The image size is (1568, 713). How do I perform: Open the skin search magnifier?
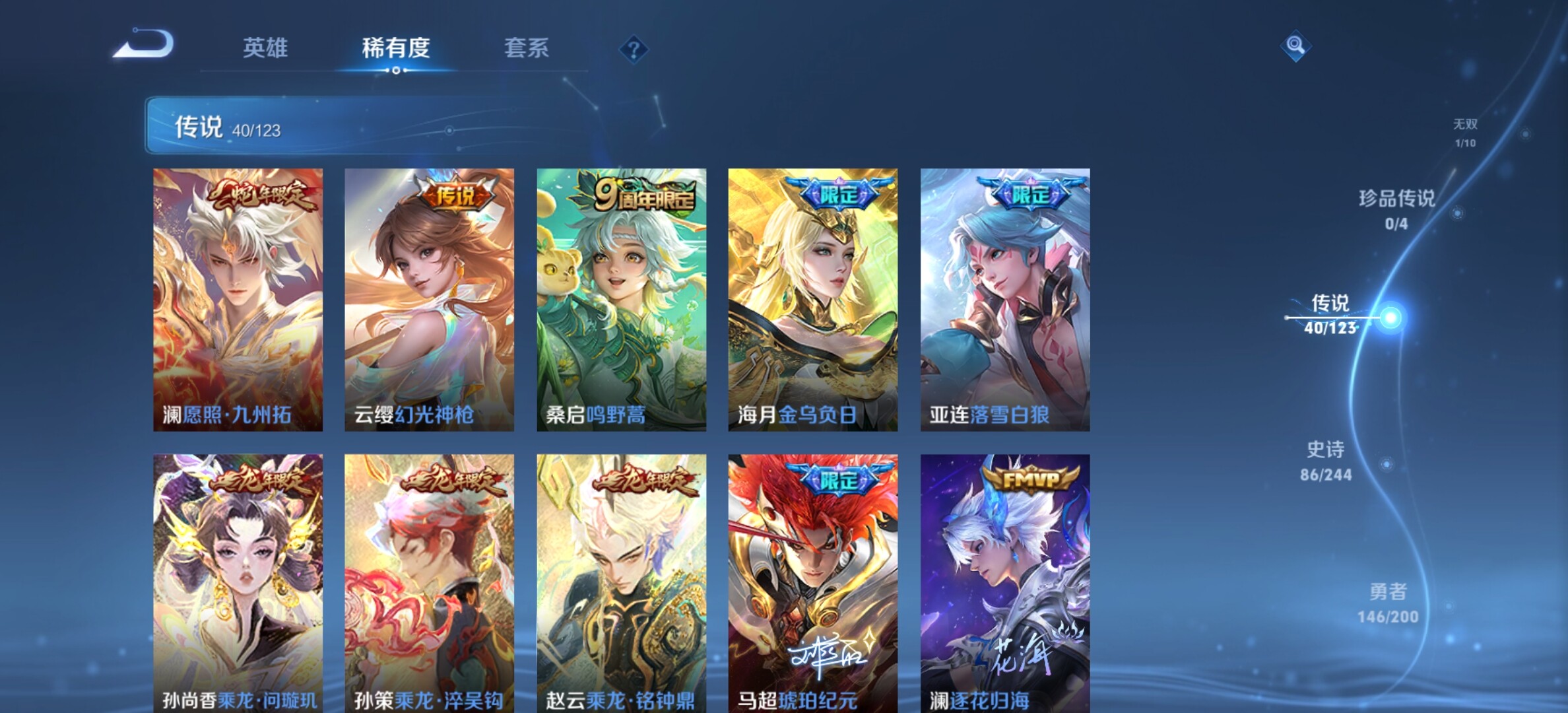pos(1295,46)
